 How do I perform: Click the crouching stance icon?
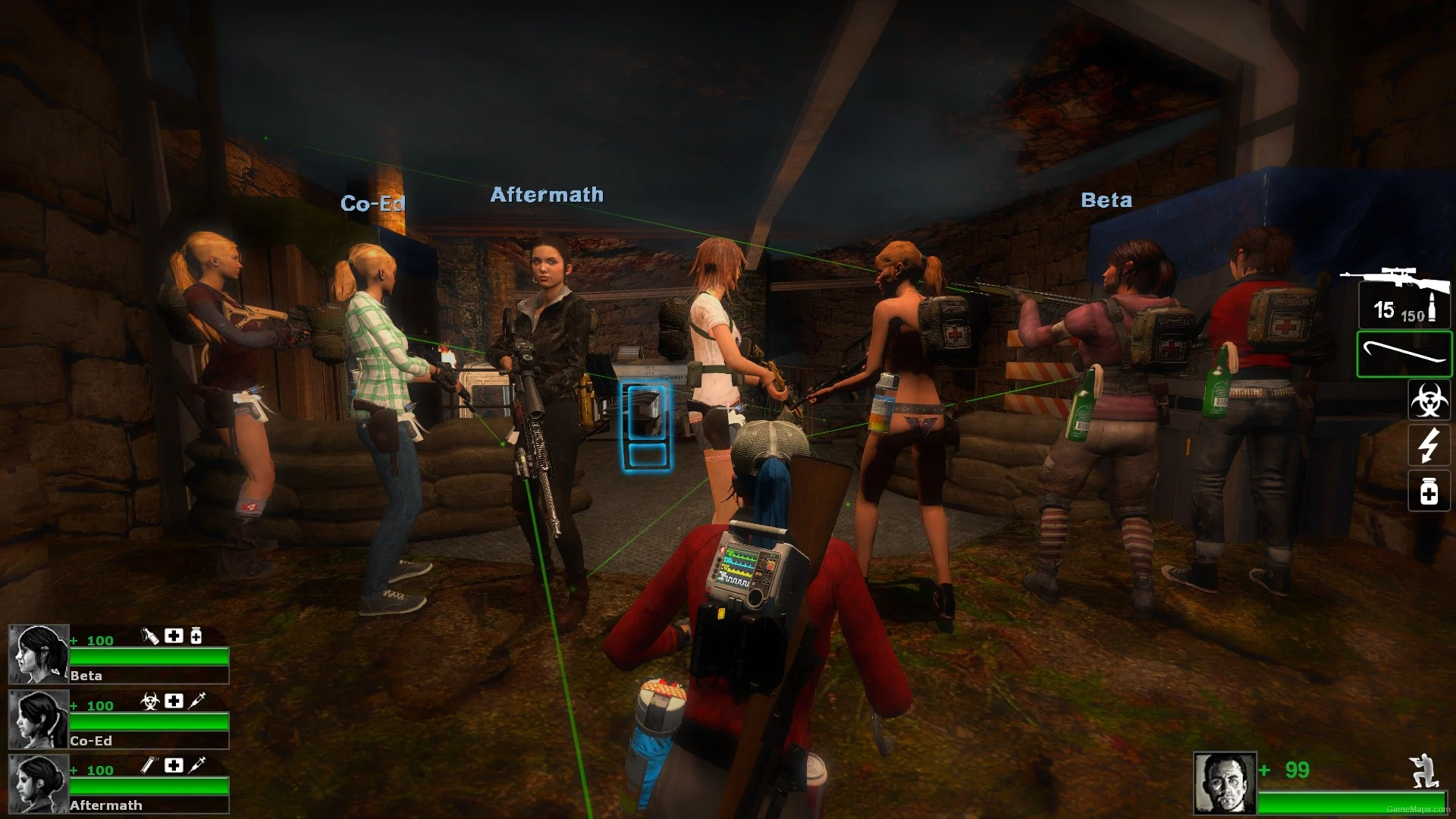tap(1423, 770)
